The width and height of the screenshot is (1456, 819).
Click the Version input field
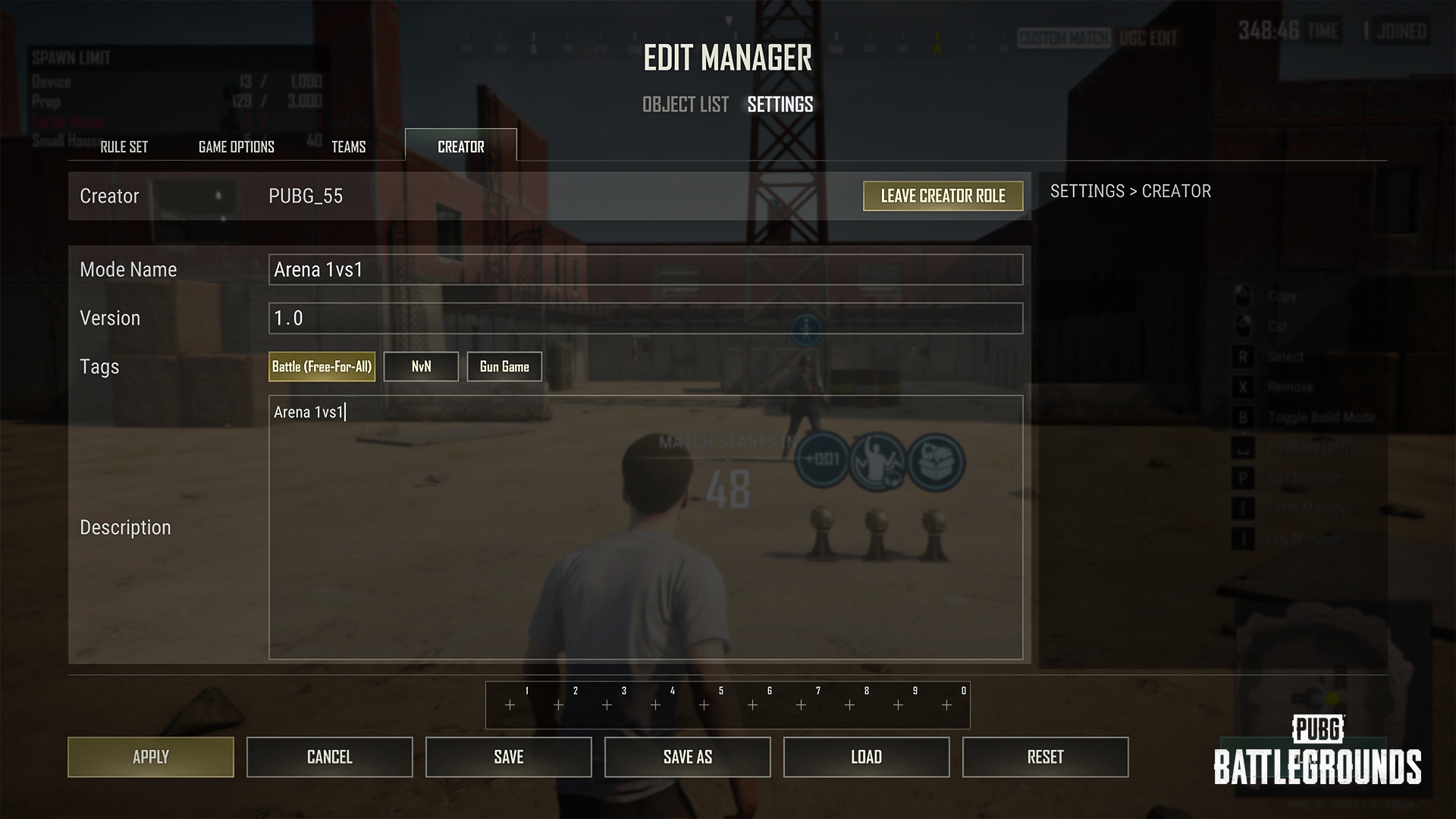coord(645,318)
